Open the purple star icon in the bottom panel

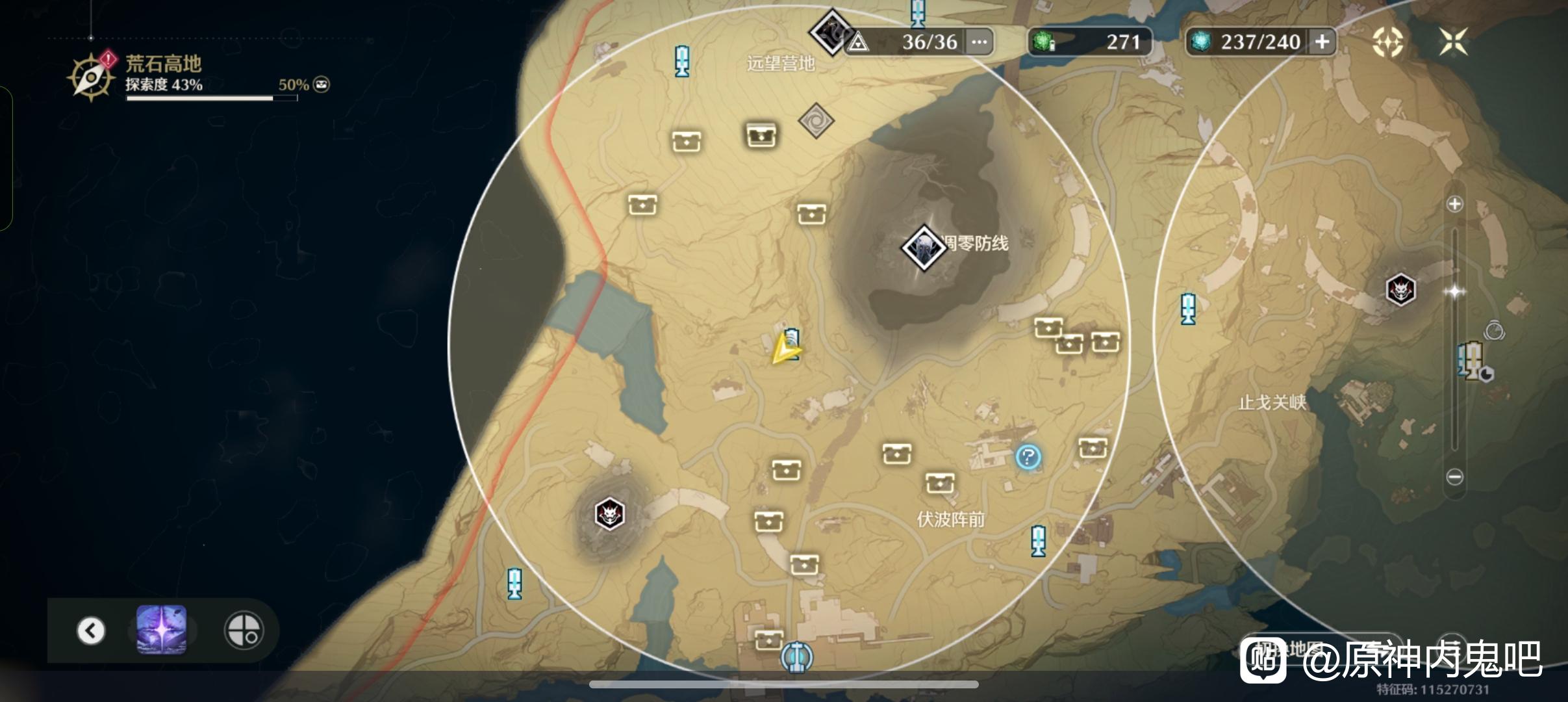(162, 629)
